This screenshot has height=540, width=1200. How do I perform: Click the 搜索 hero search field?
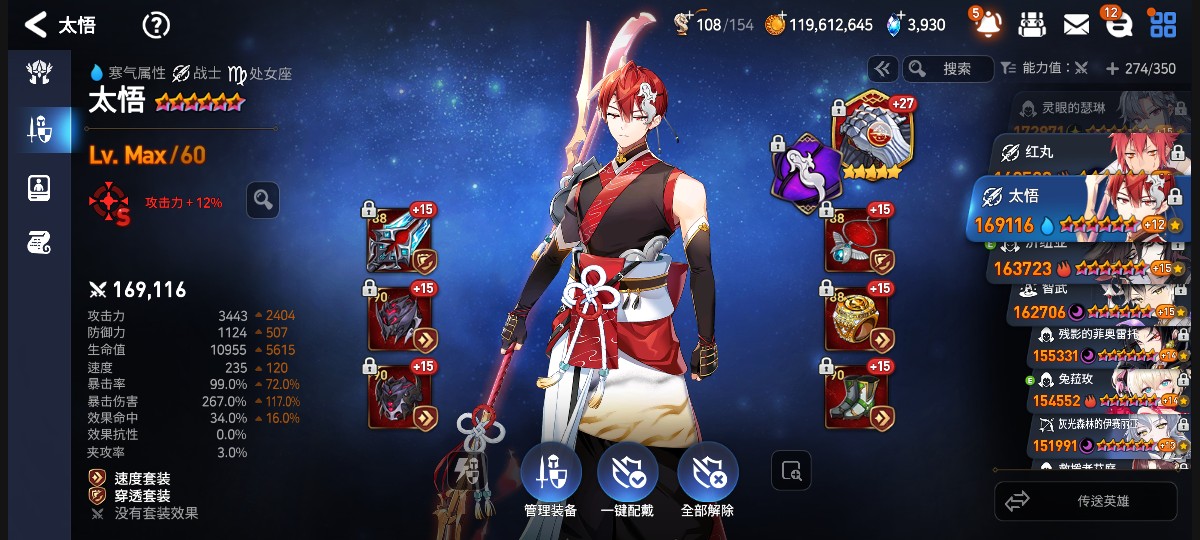[x=948, y=69]
